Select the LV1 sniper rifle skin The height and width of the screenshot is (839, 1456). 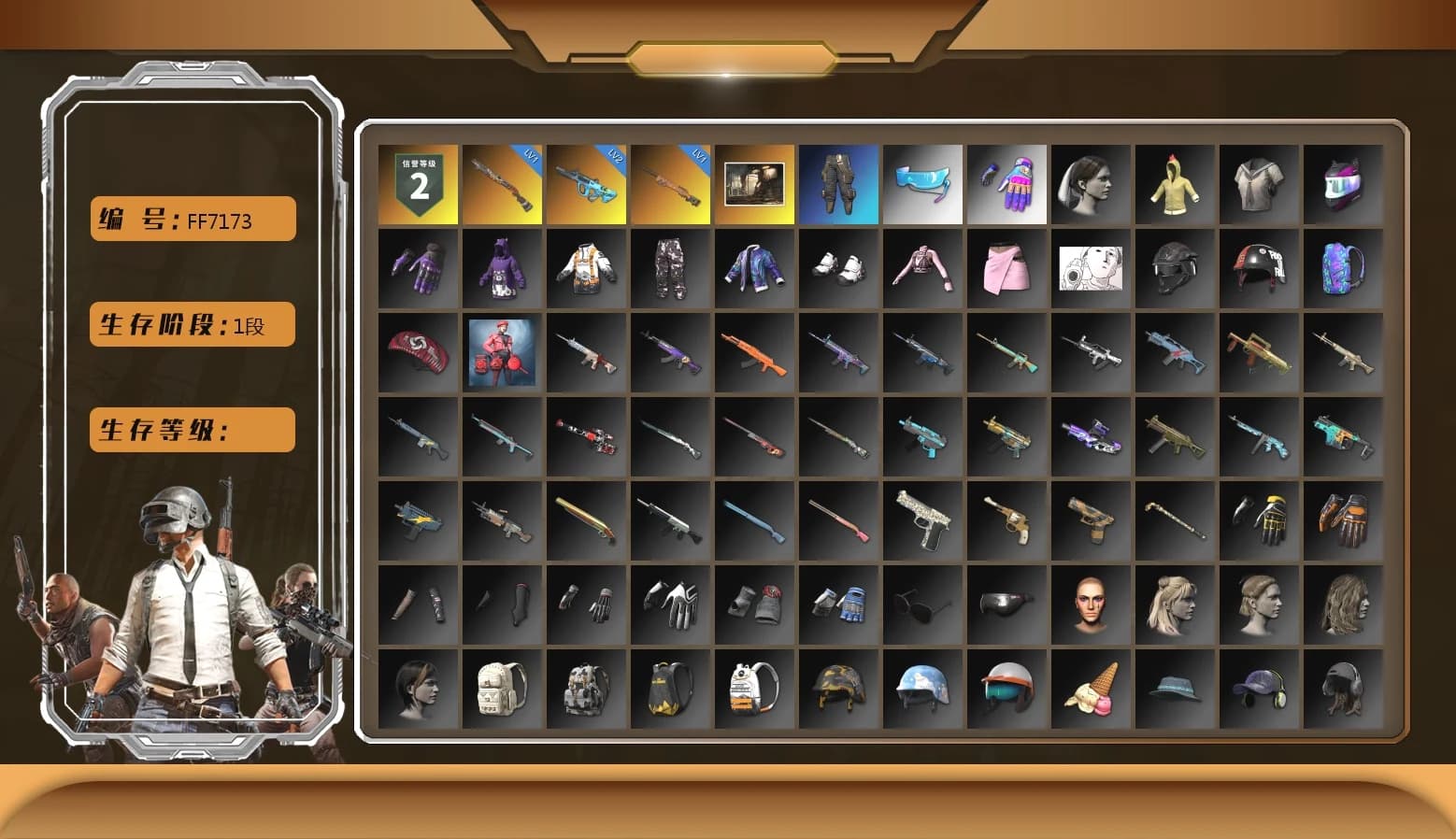[671, 183]
